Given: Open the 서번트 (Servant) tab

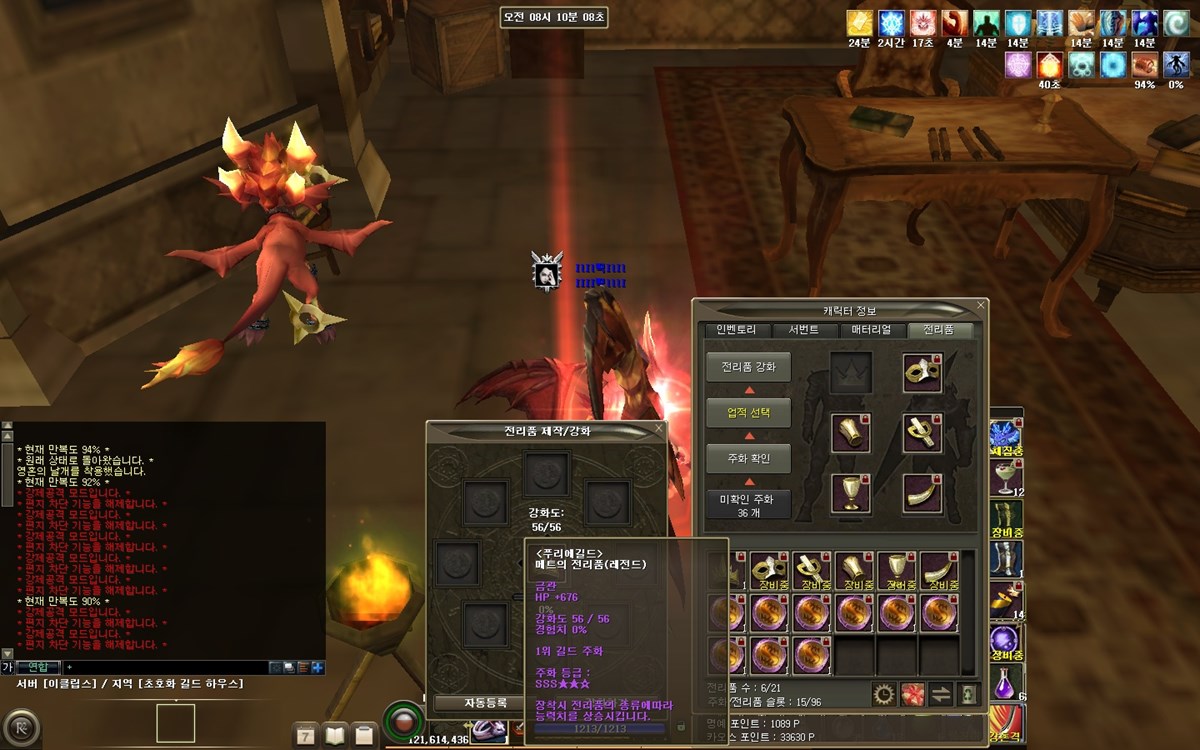Looking at the screenshot, I should pos(803,330).
